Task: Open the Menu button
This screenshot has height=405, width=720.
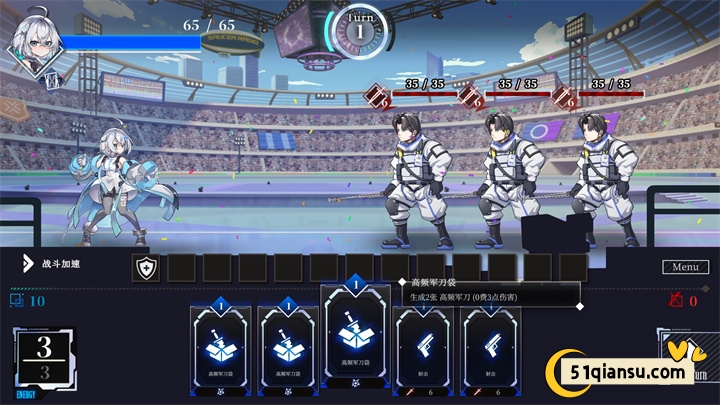Action: click(685, 267)
